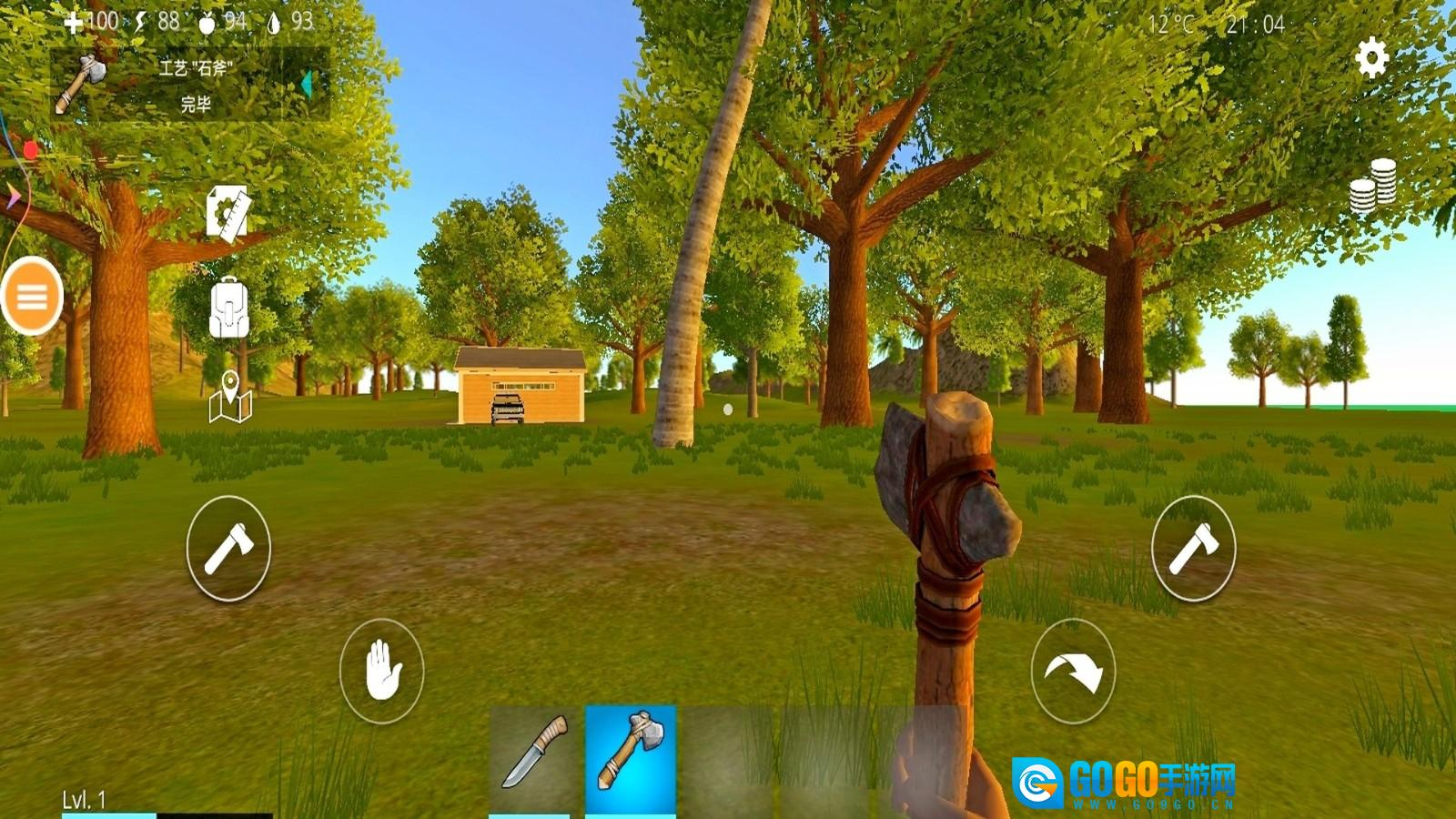The width and height of the screenshot is (1456, 819).
Task: Open the orange hamburger overlay menu
Action: 32,297
